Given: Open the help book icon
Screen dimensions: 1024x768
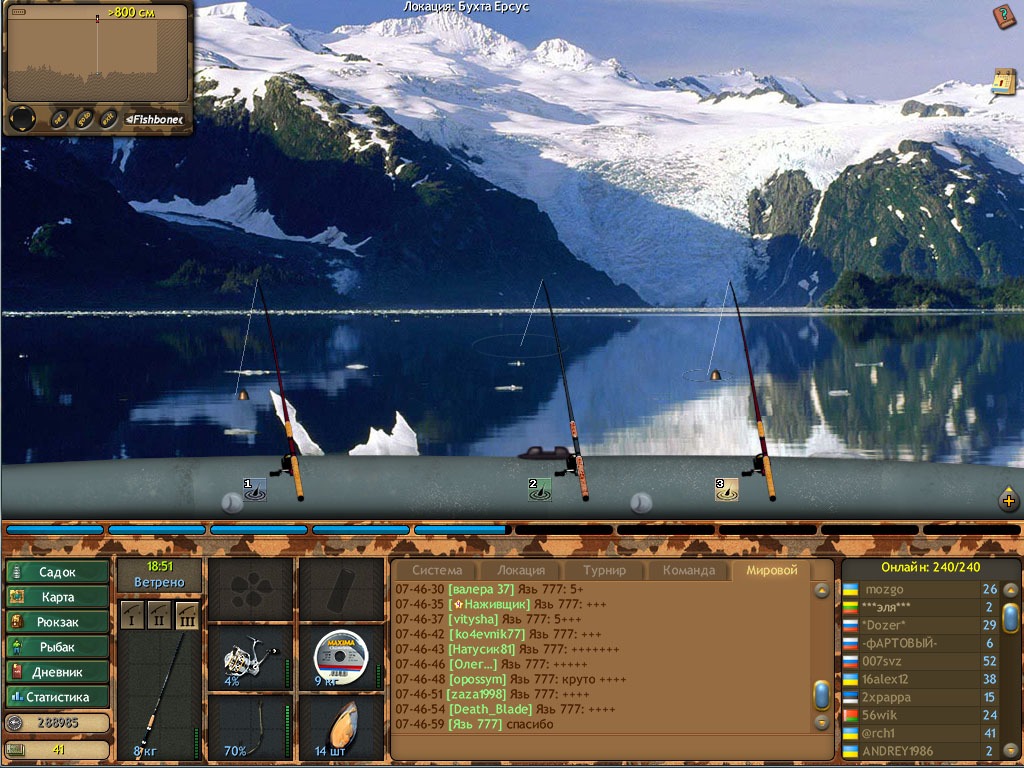Looking at the screenshot, I should [x=1003, y=17].
